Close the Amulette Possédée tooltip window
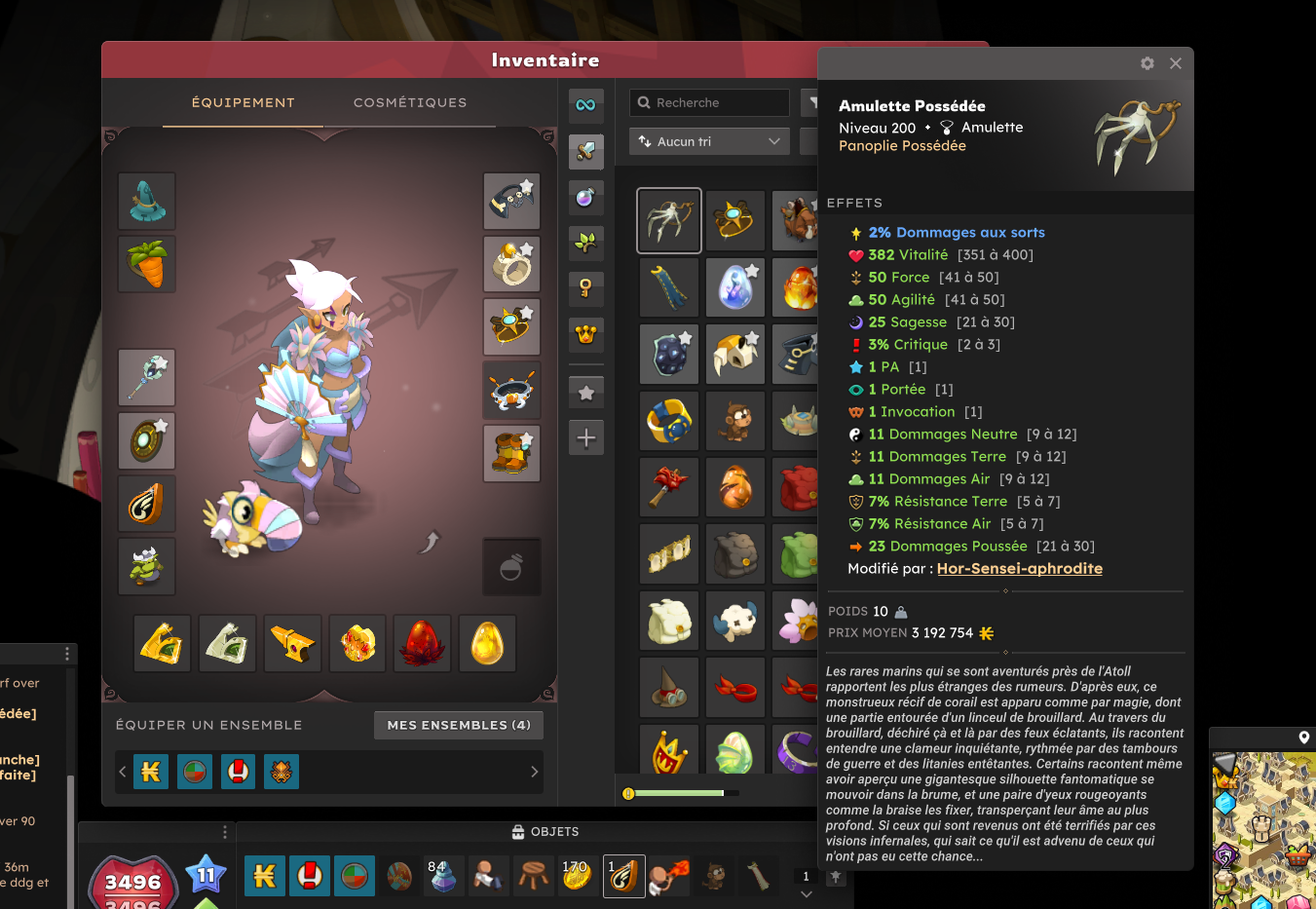This screenshot has height=909, width=1316. click(x=1176, y=63)
